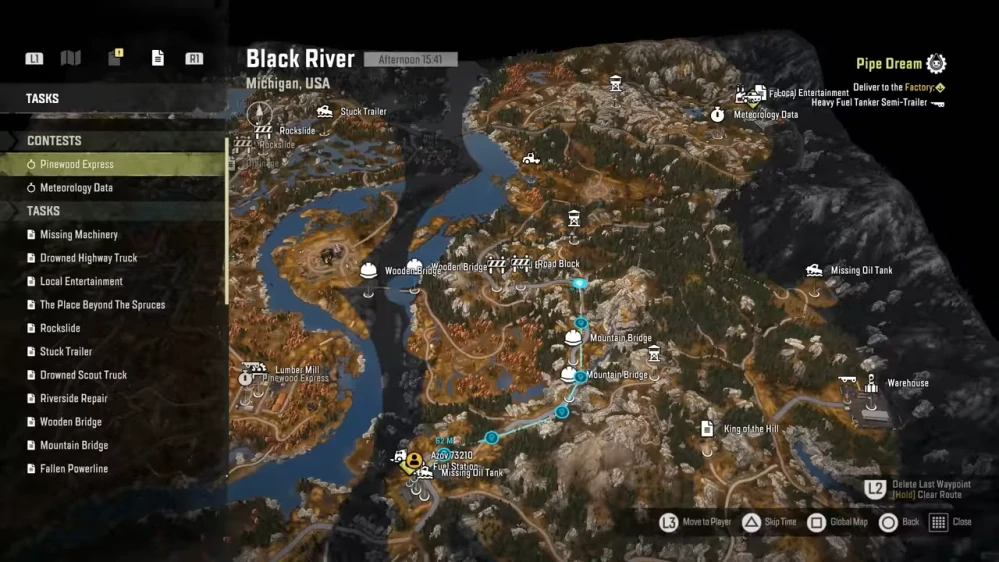Choose the Drowned Highway Truck task

coord(88,258)
